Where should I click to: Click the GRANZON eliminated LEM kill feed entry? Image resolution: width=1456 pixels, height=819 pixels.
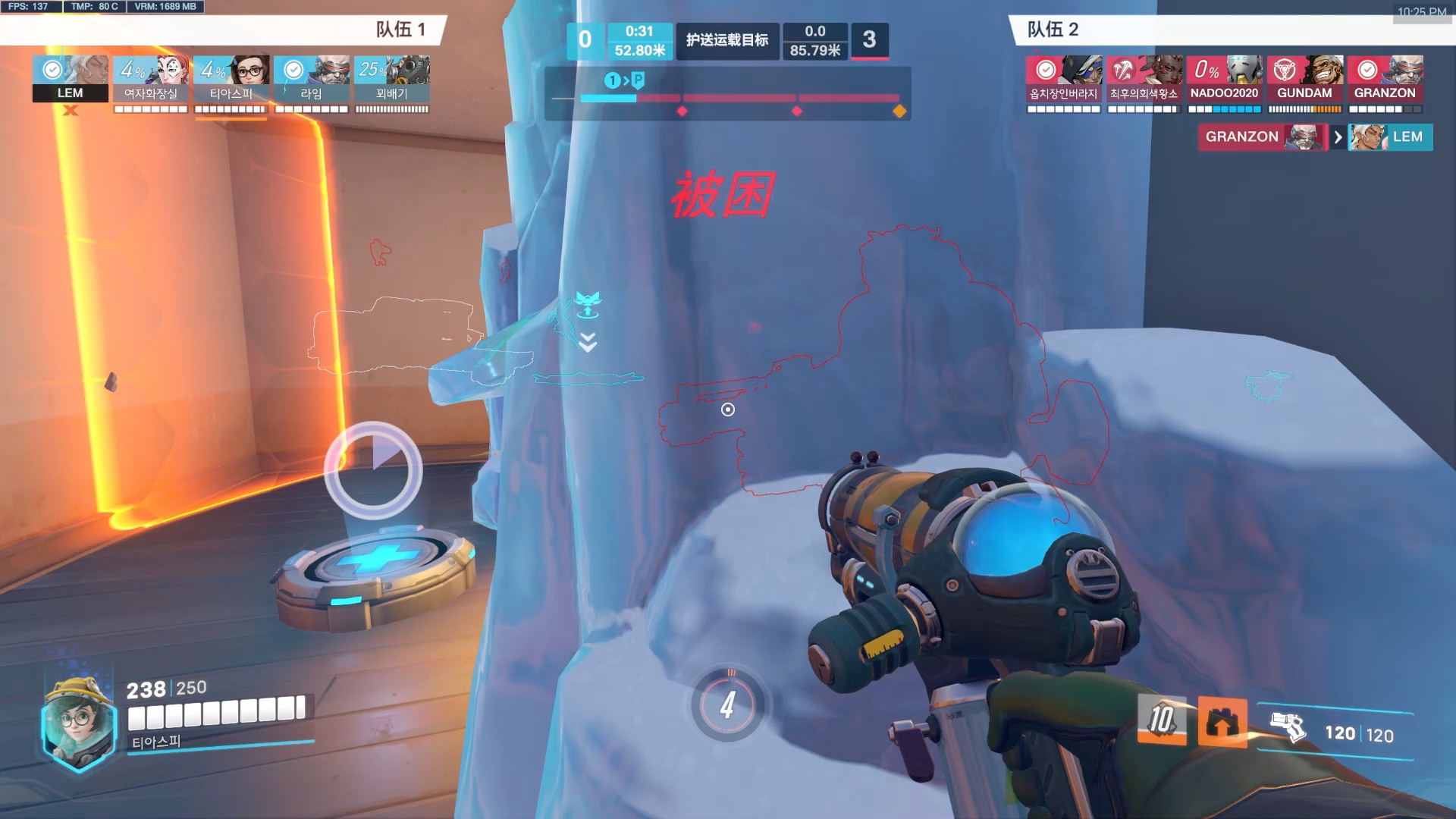click(x=1315, y=137)
